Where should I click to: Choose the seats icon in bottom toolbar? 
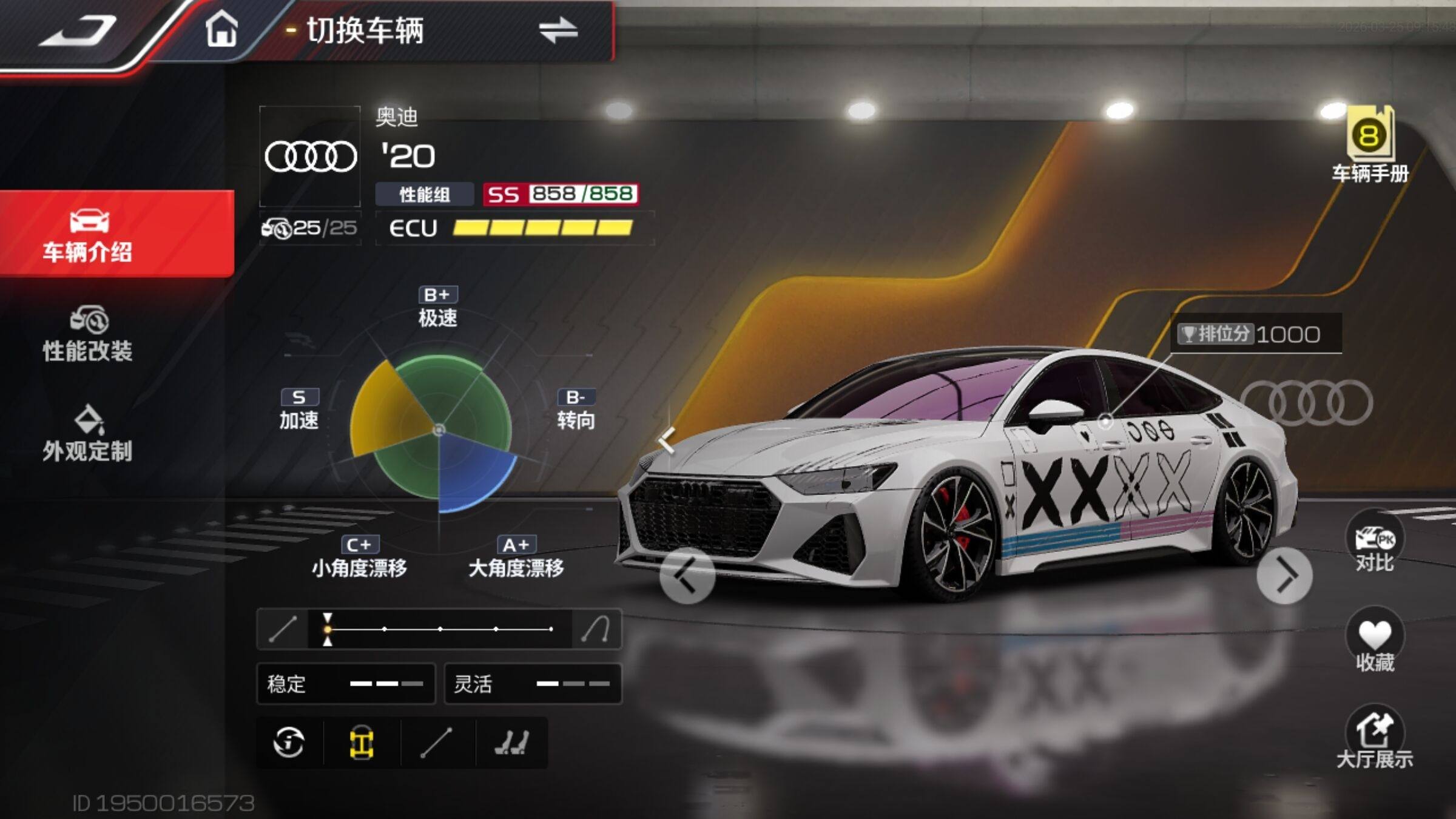[x=511, y=743]
